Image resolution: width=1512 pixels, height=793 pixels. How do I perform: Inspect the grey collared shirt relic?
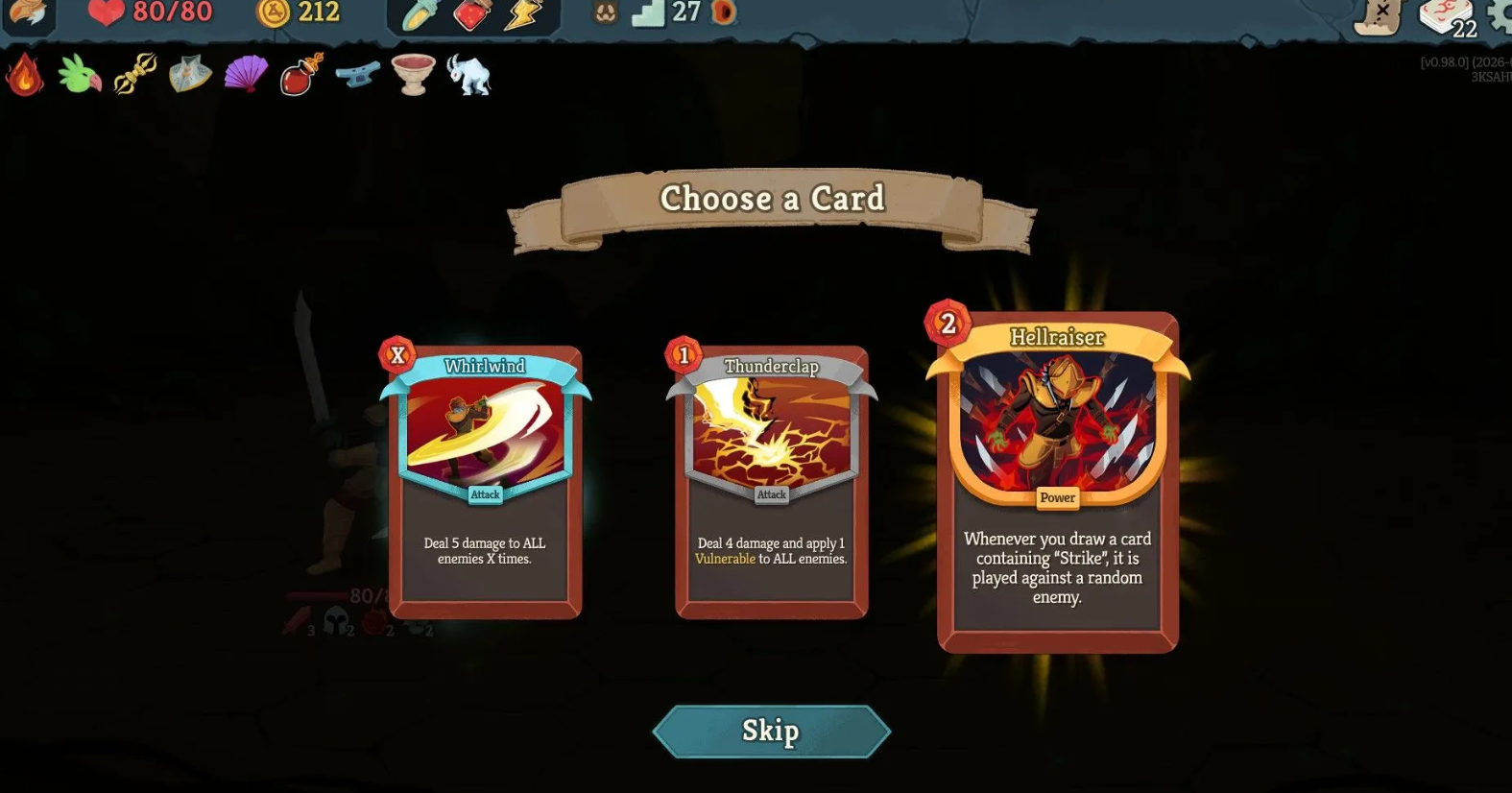pyautogui.click(x=190, y=74)
